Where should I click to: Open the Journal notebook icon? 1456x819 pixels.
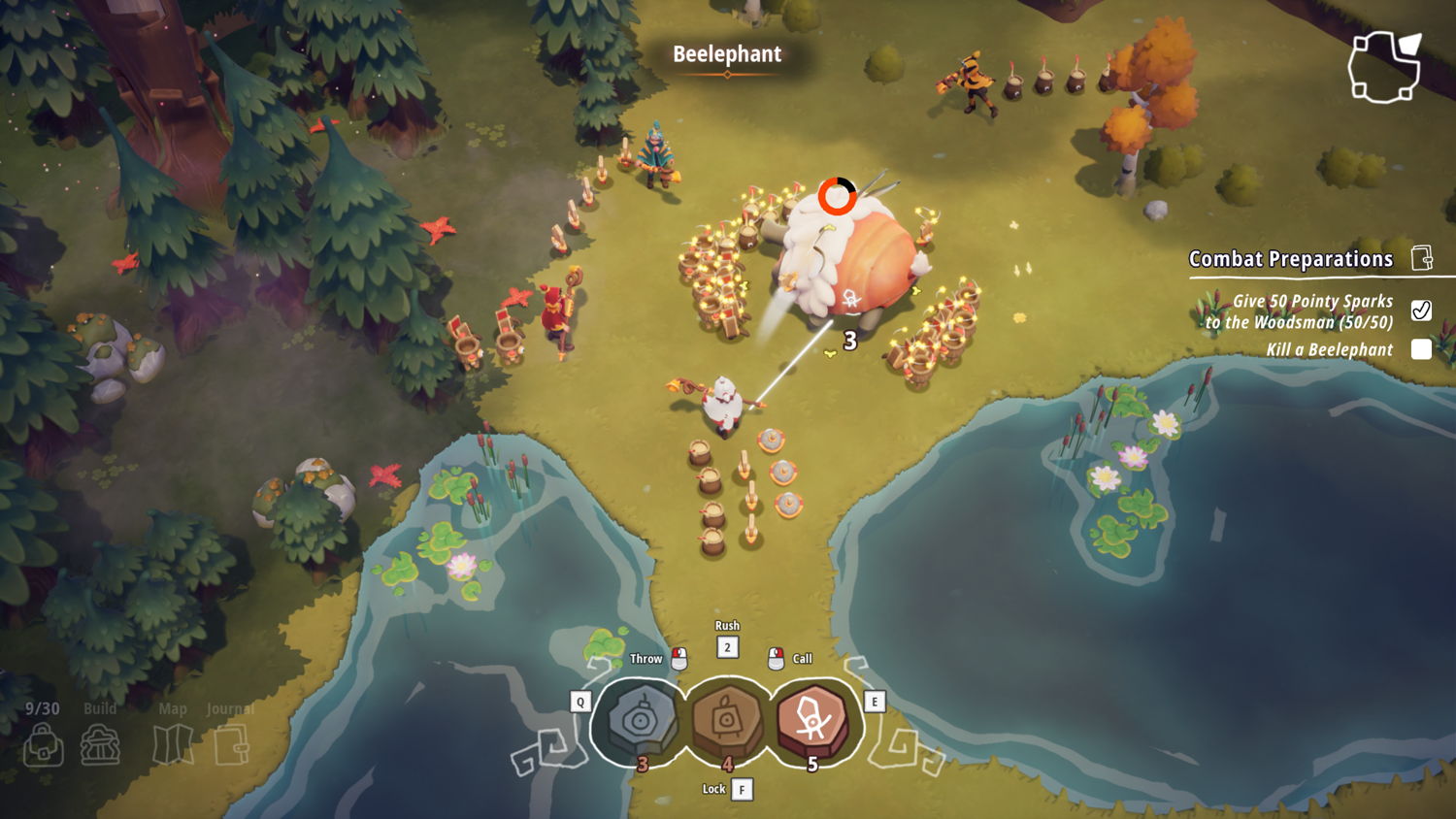(231, 744)
